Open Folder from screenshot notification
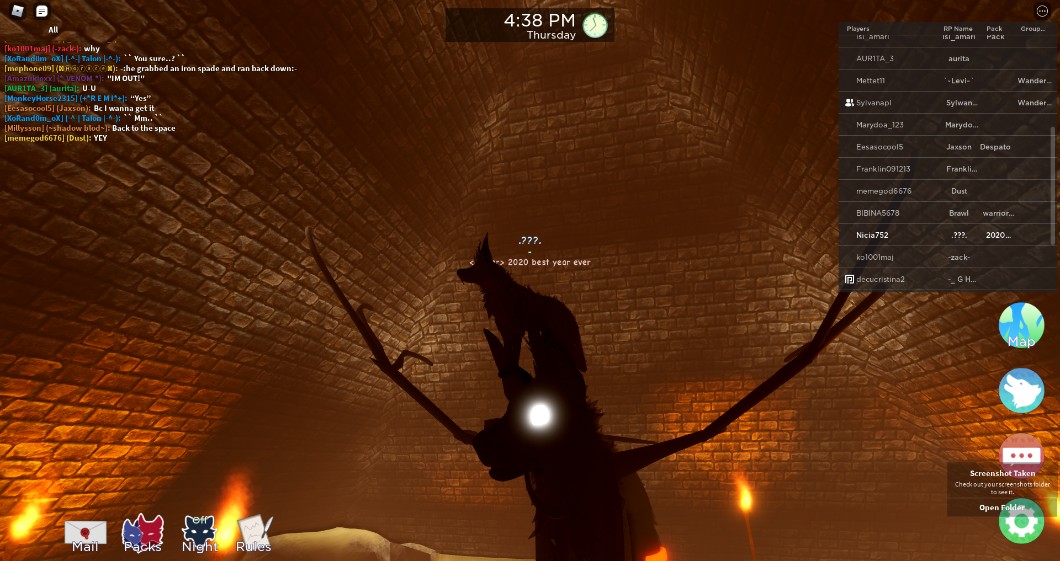1060x561 pixels. pyautogui.click(x=1000, y=508)
